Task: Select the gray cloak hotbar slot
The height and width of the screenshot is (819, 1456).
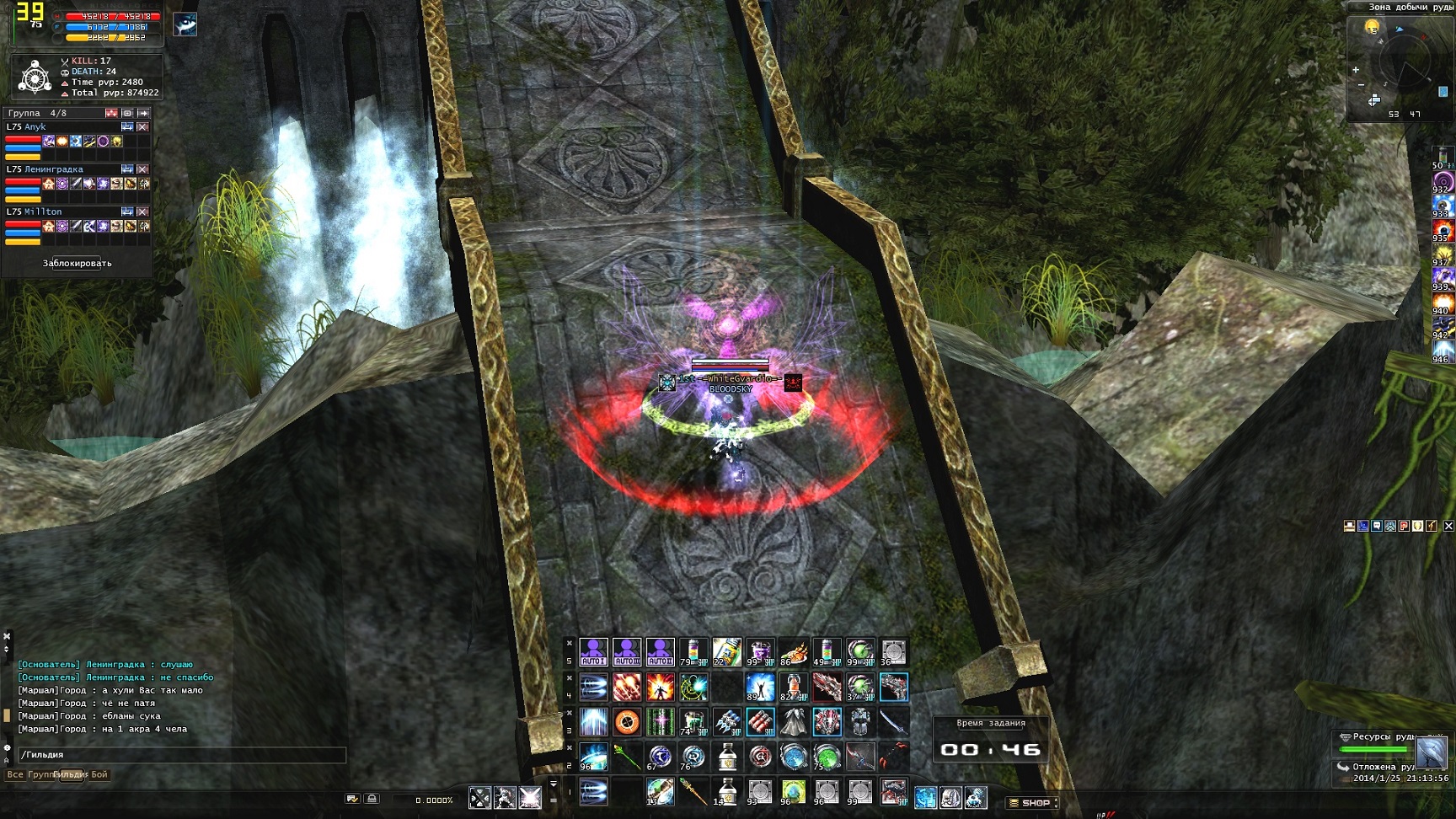Action: [x=793, y=722]
